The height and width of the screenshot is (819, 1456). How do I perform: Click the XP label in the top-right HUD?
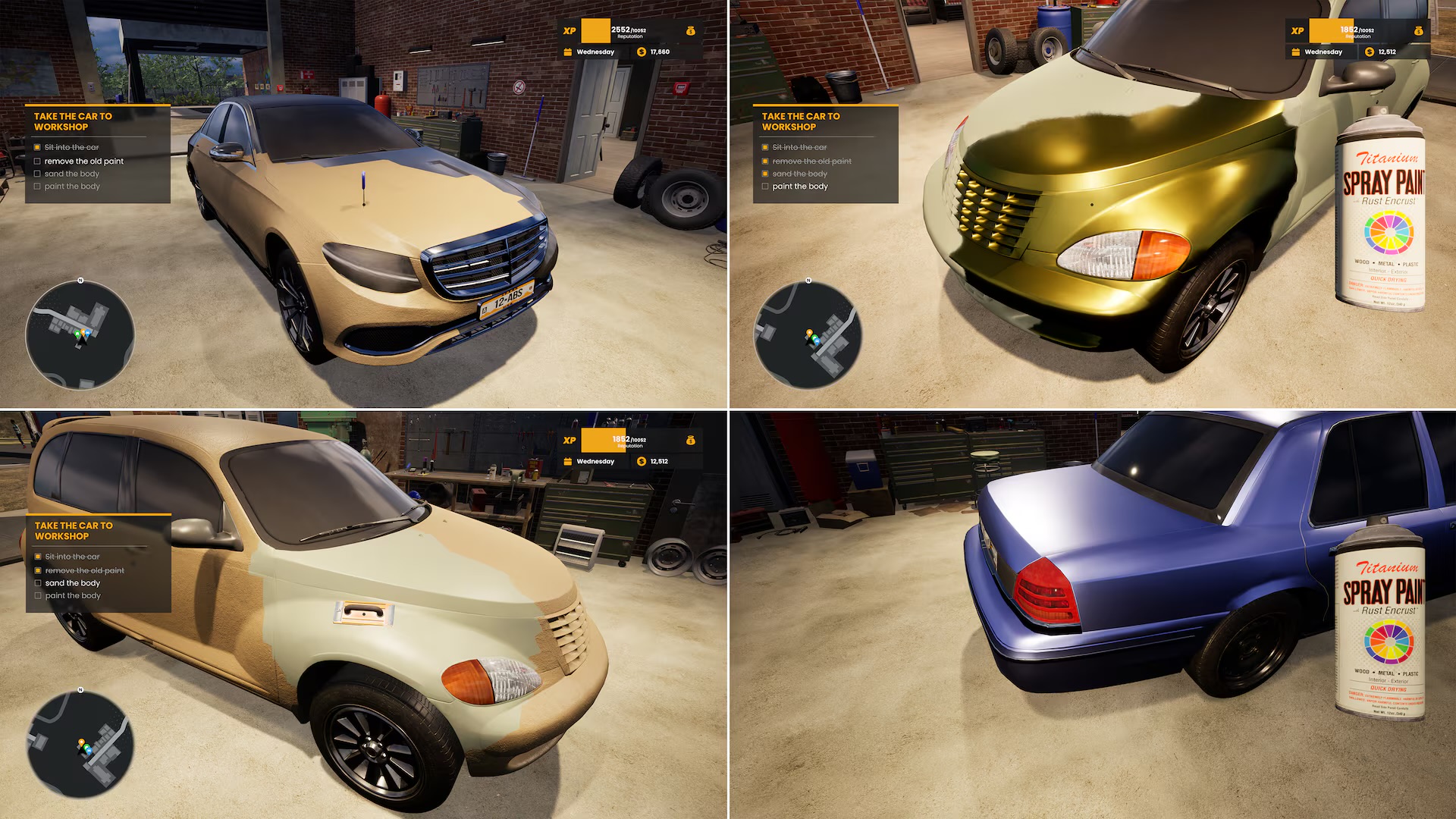pyautogui.click(x=1296, y=31)
